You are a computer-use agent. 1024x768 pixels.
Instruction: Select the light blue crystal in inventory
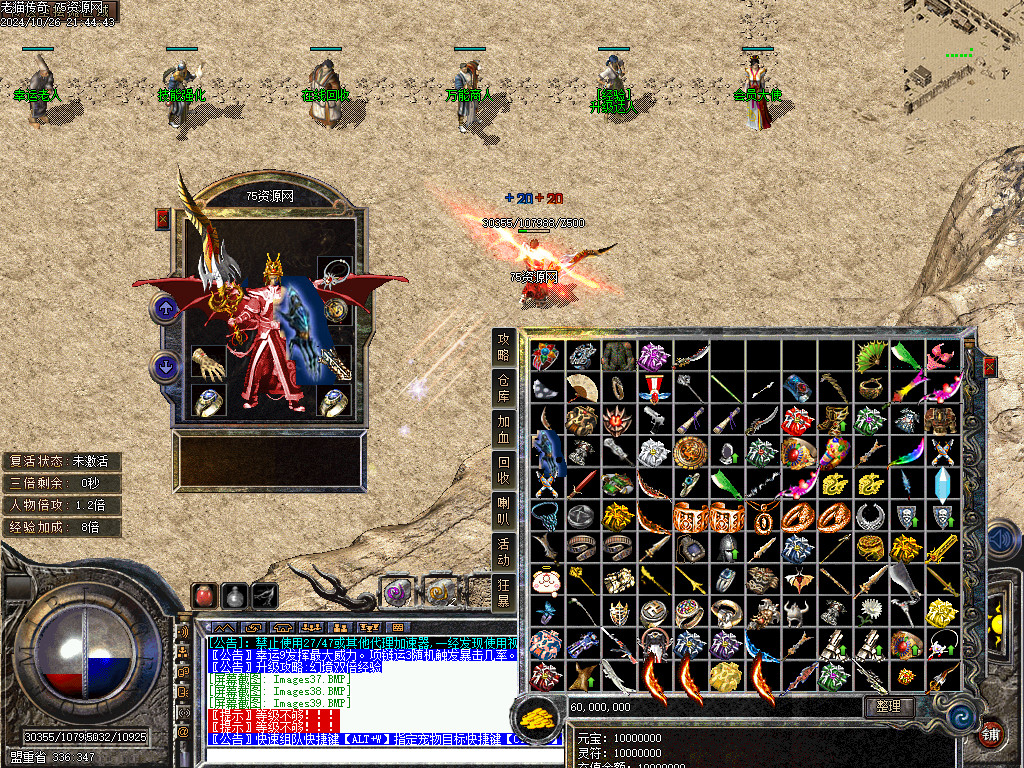[943, 482]
